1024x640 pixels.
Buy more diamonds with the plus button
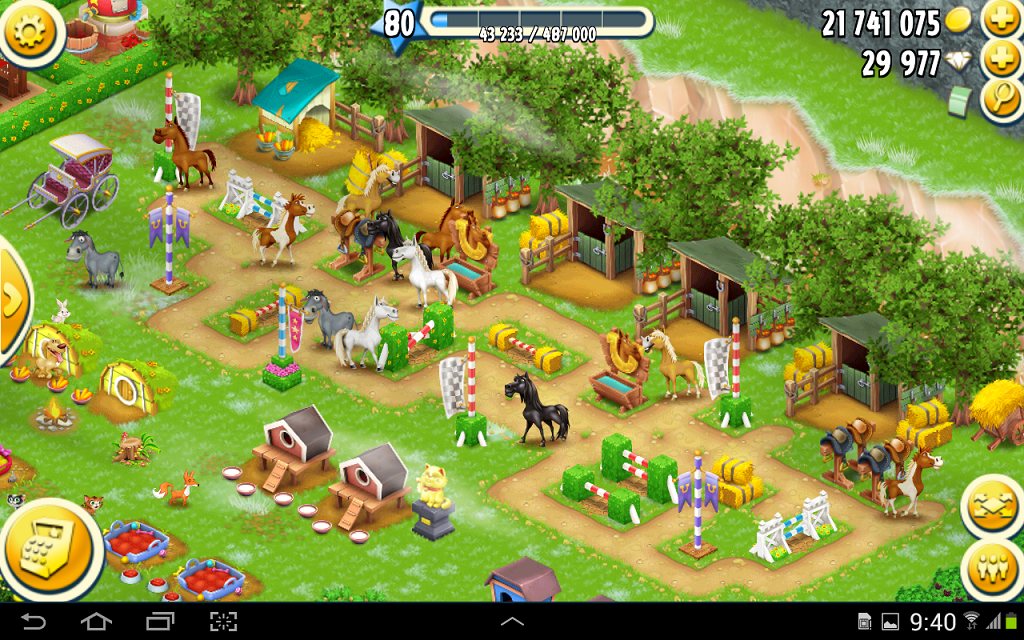click(1000, 60)
